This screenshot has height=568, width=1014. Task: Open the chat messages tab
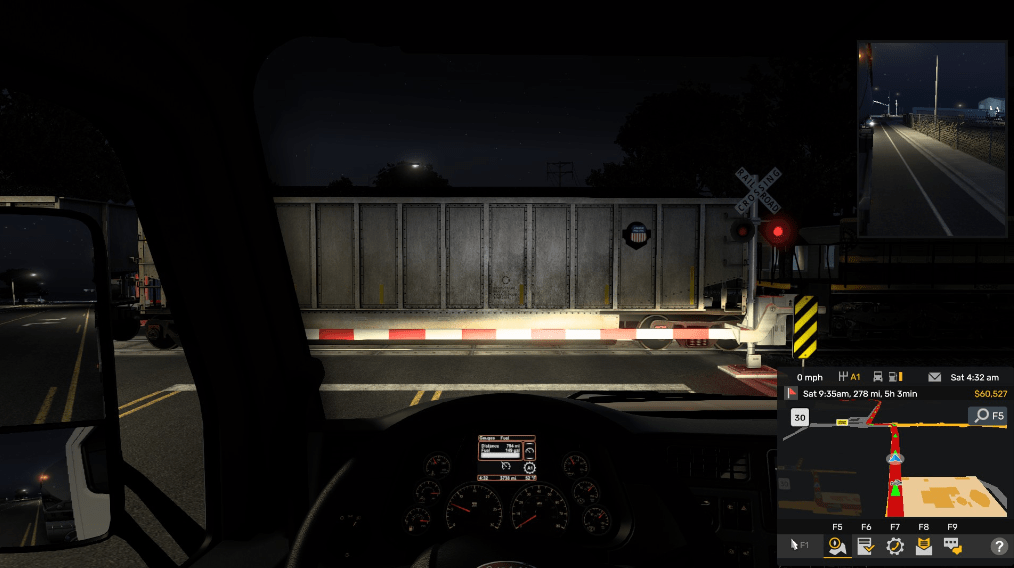point(953,546)
